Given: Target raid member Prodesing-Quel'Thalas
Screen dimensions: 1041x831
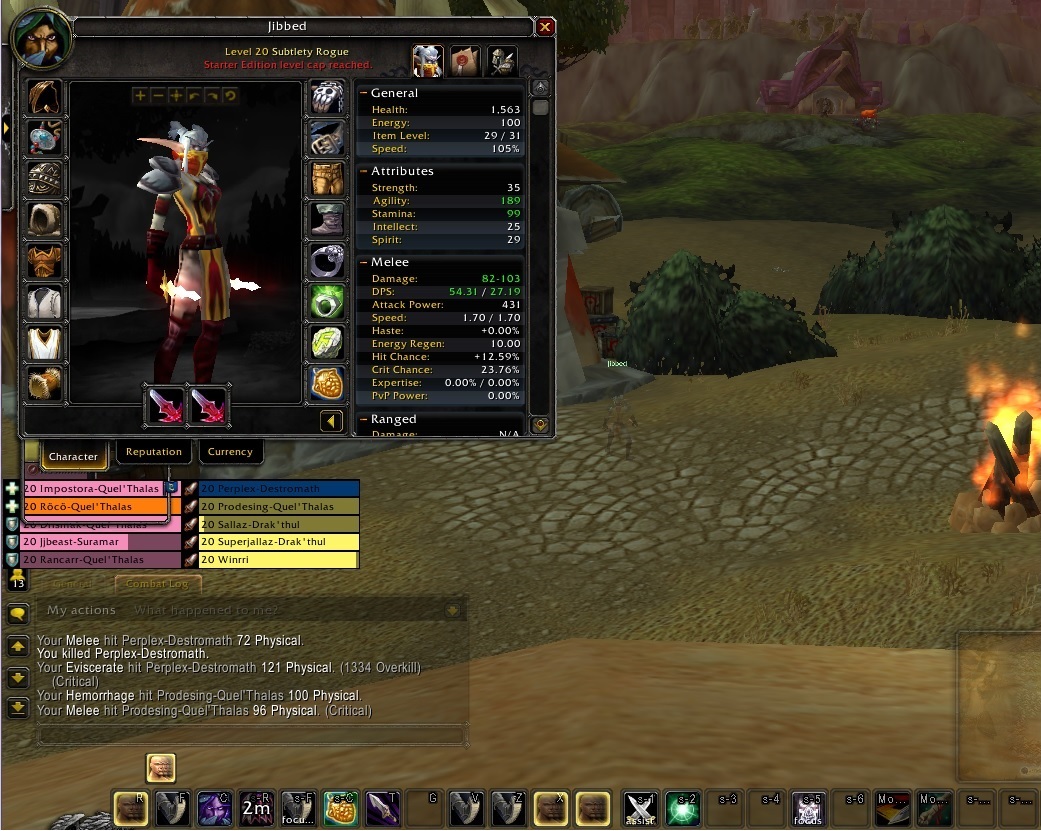Looking at the screenshot, I should coord(278,507).
